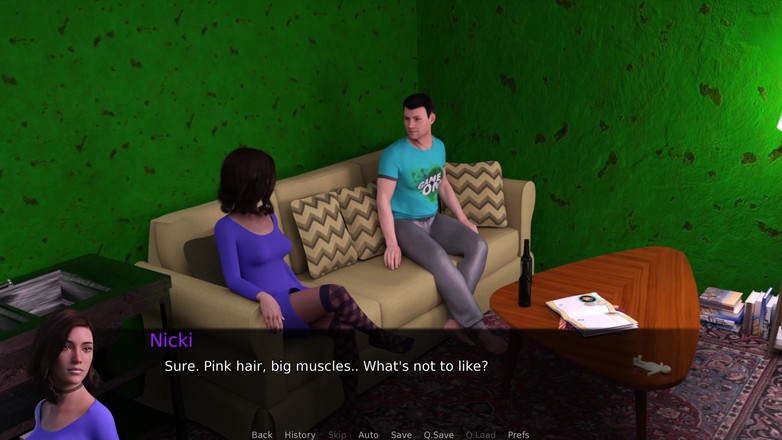Open the dialogue History log
Screen dimensions: 782x440
click(300, 435)
